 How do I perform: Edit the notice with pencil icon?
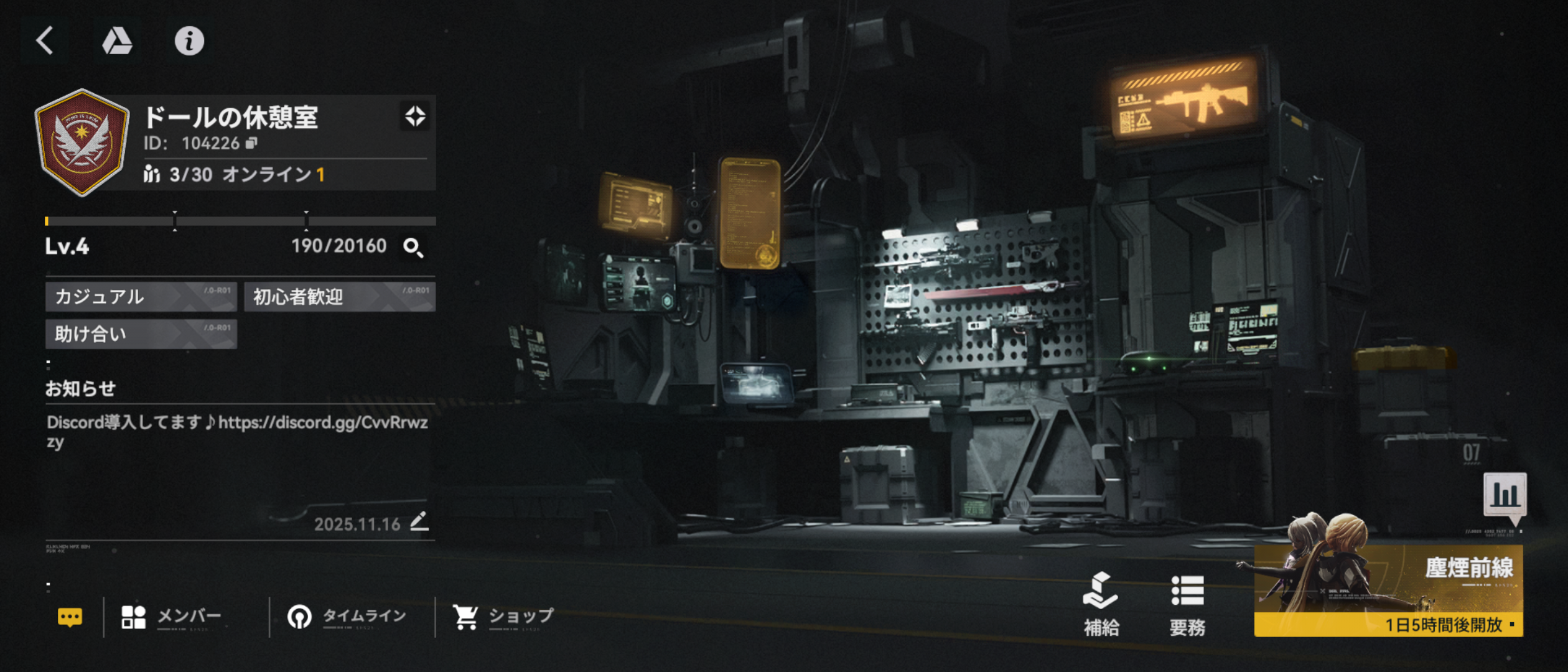(x=419, y=521)
